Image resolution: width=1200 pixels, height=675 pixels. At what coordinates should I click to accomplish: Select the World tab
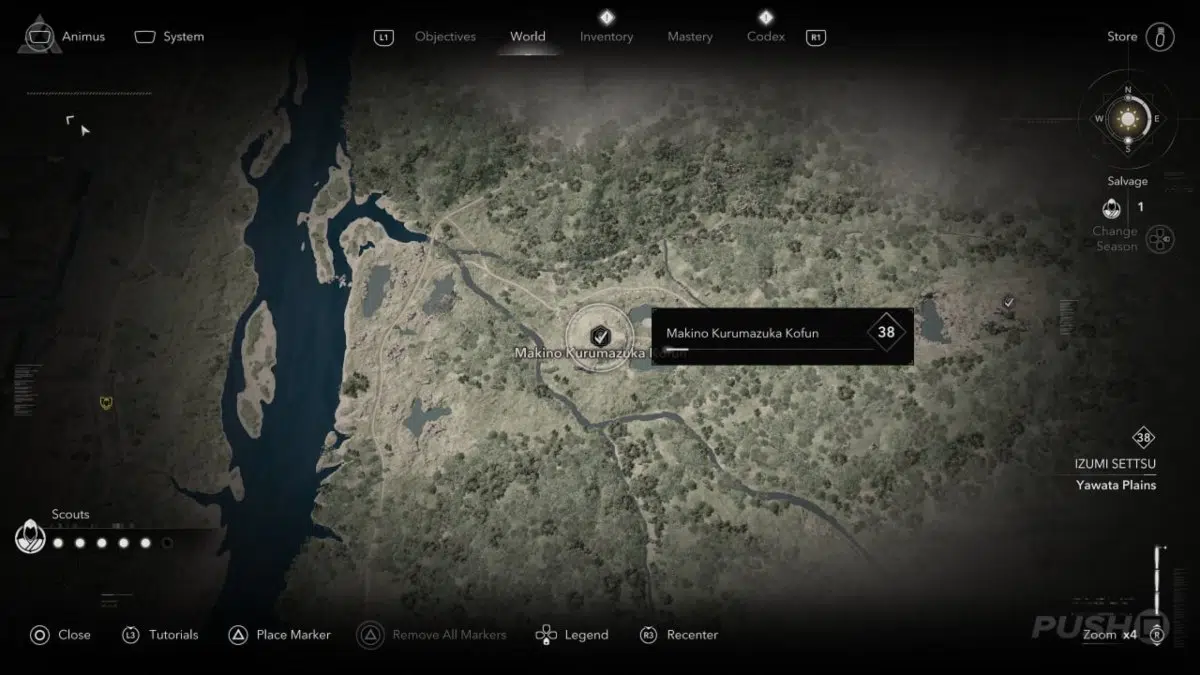527,37
